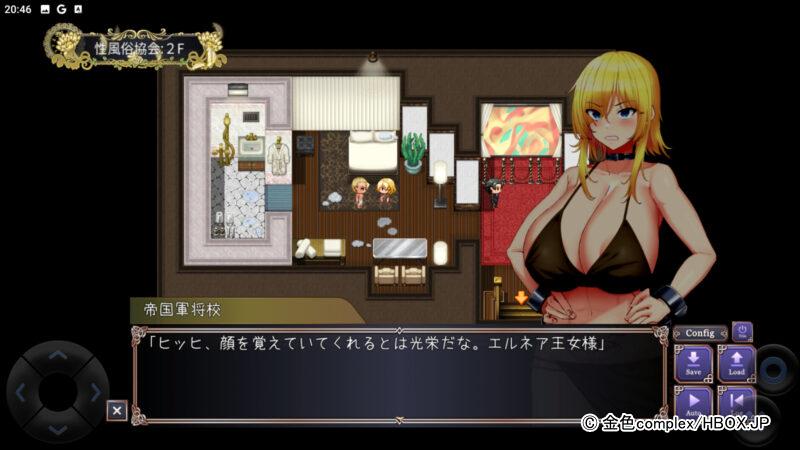The height and width of the screenshot is (450, 800).
Task: Click the power icon button beside Config
Action: [x=742, y=331]
